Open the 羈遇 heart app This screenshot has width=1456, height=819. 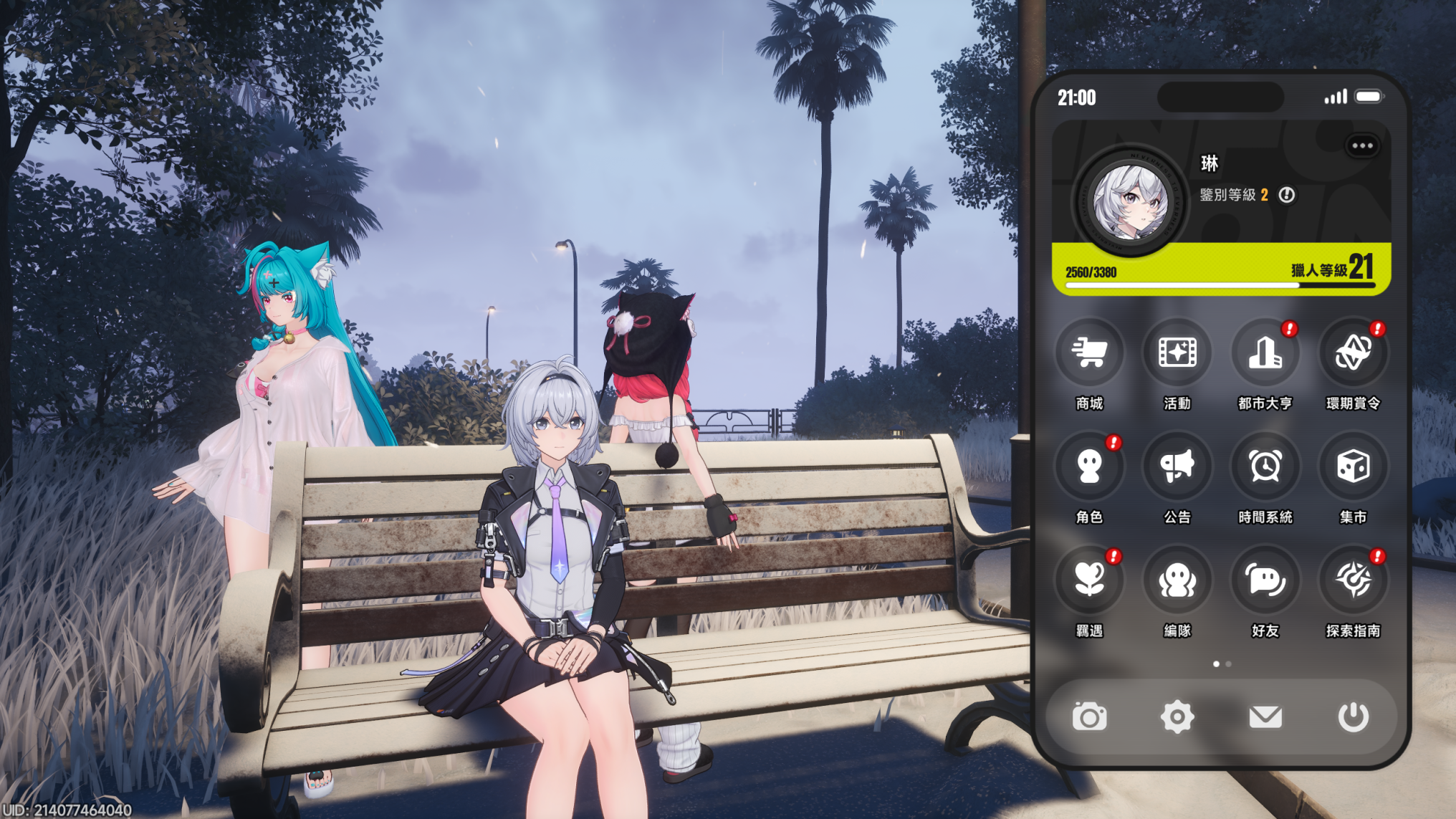pos(1089,580)
